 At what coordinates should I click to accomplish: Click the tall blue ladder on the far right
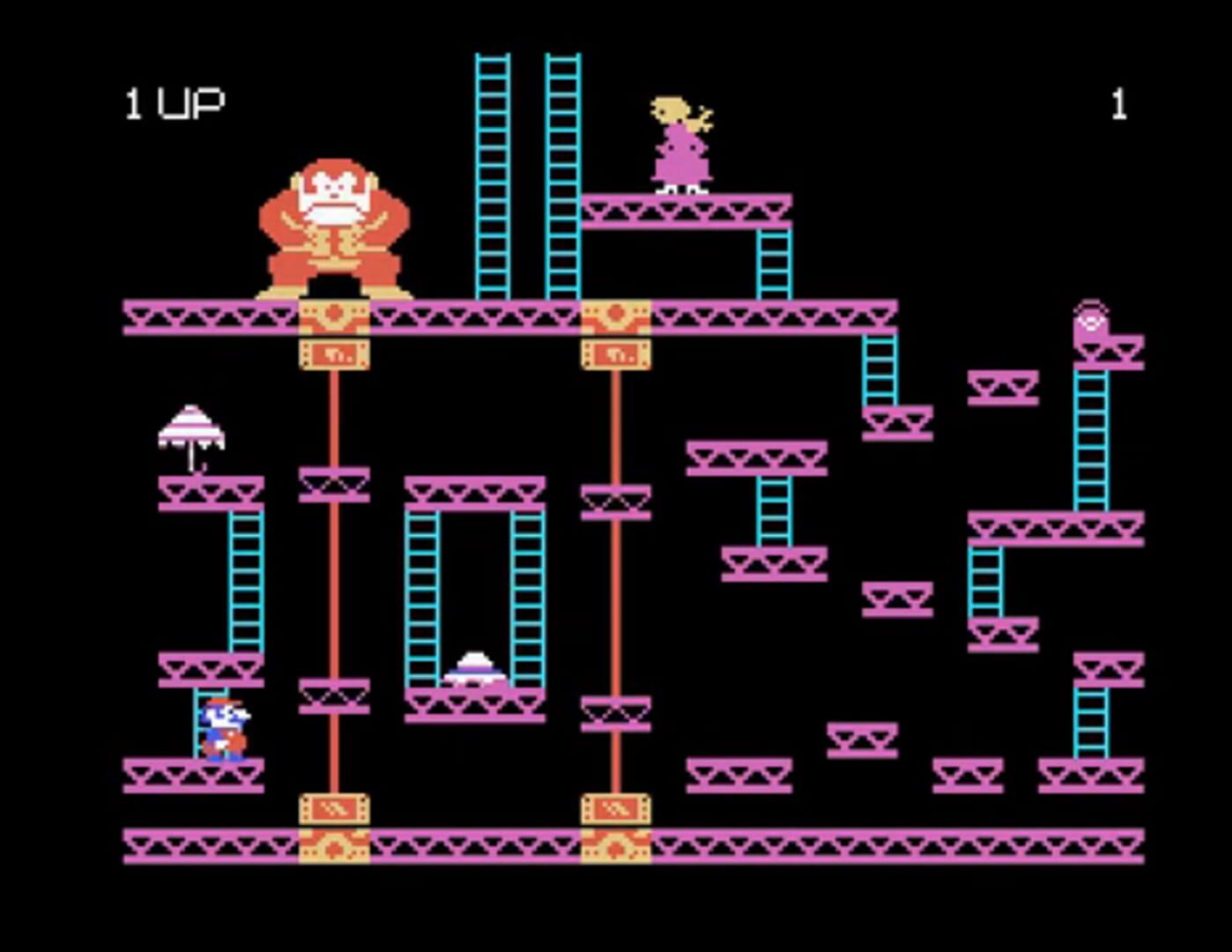(1093, 441)
